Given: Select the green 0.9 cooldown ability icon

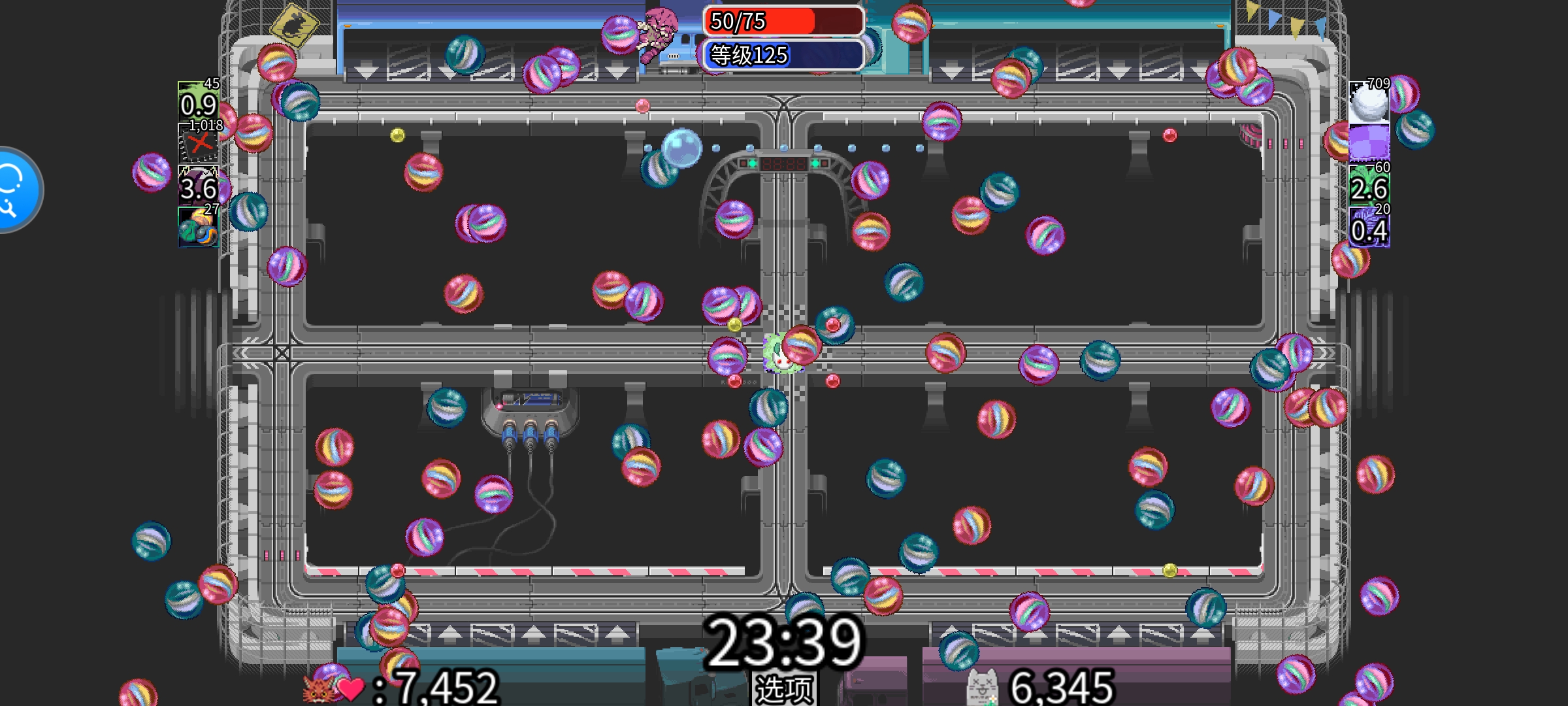Looking at the screenshot, I should coord(199,103).
